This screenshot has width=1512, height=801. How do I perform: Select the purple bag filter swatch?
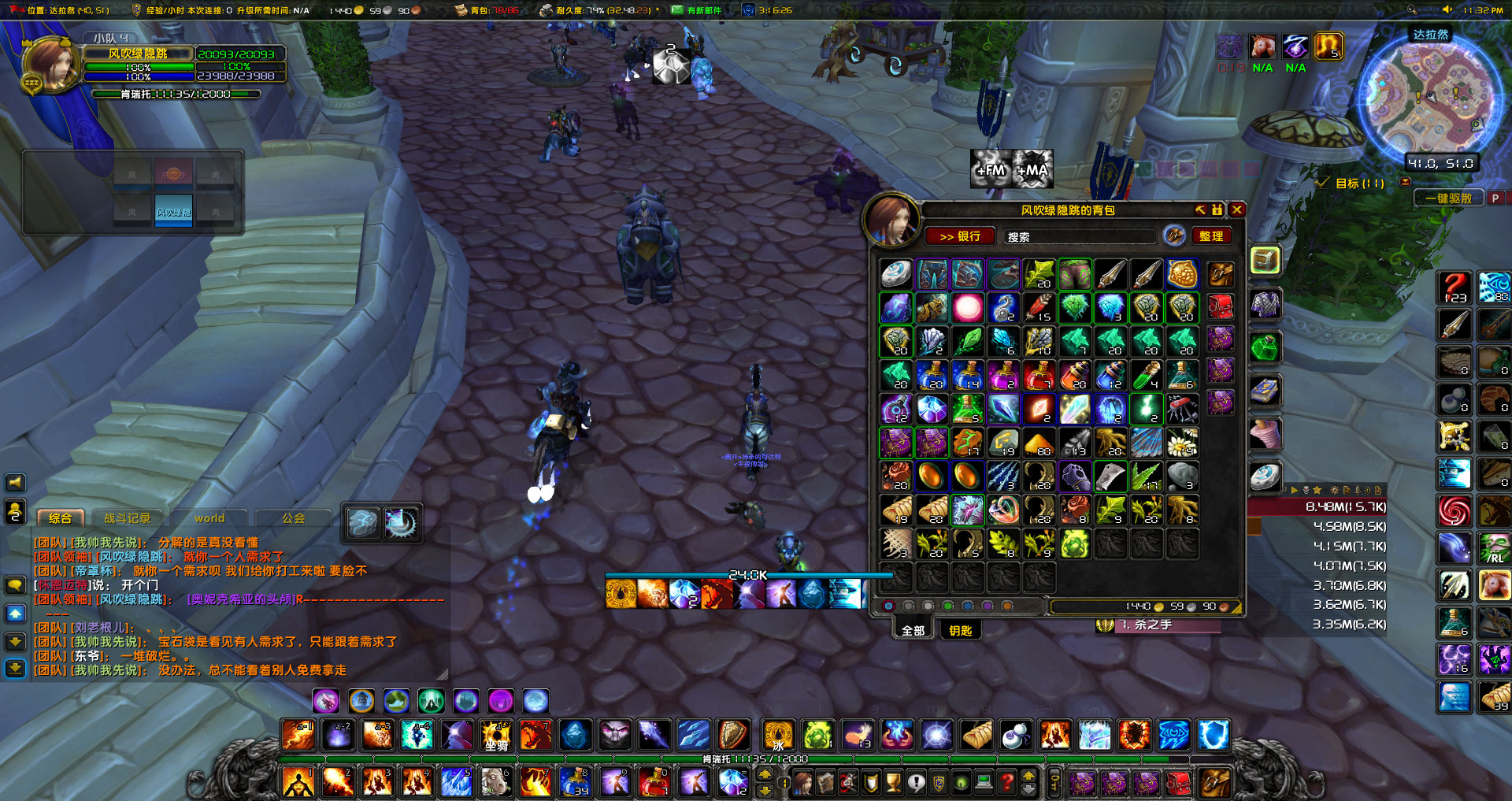coord(988,606)
